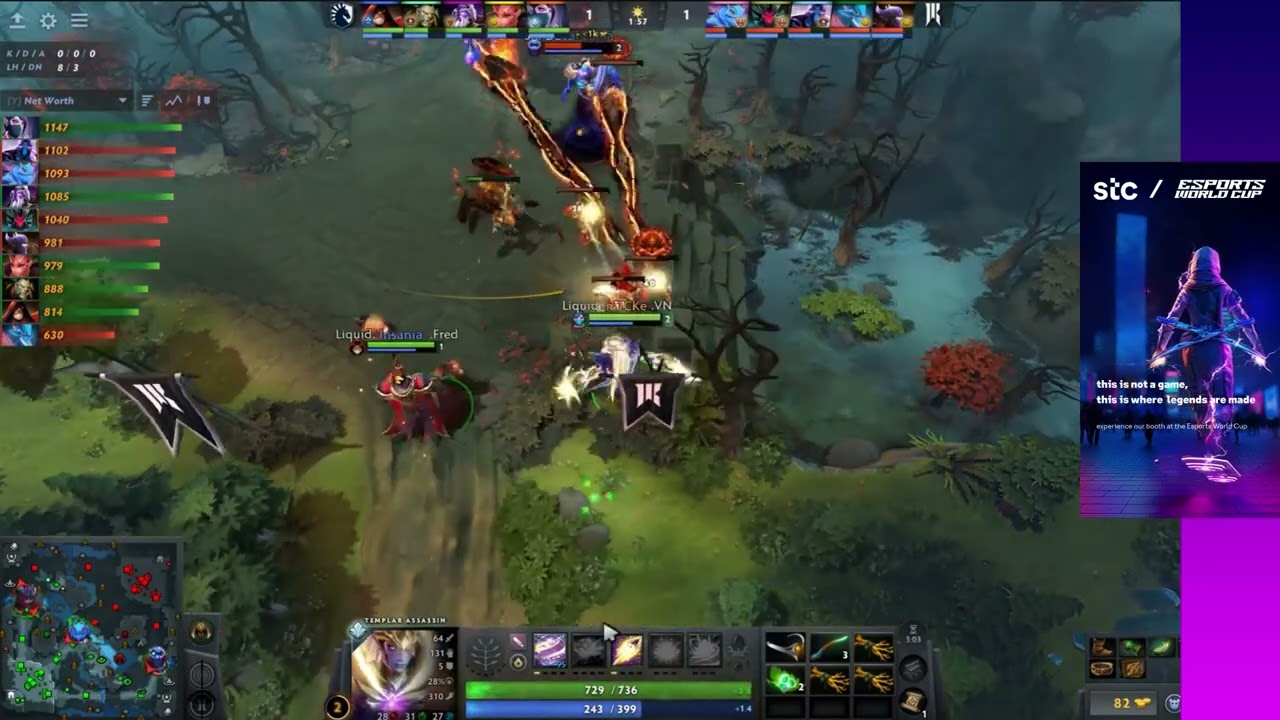Open the hamburger menu at top-left
1280x720 pixels.
click(x=79, y=20)
